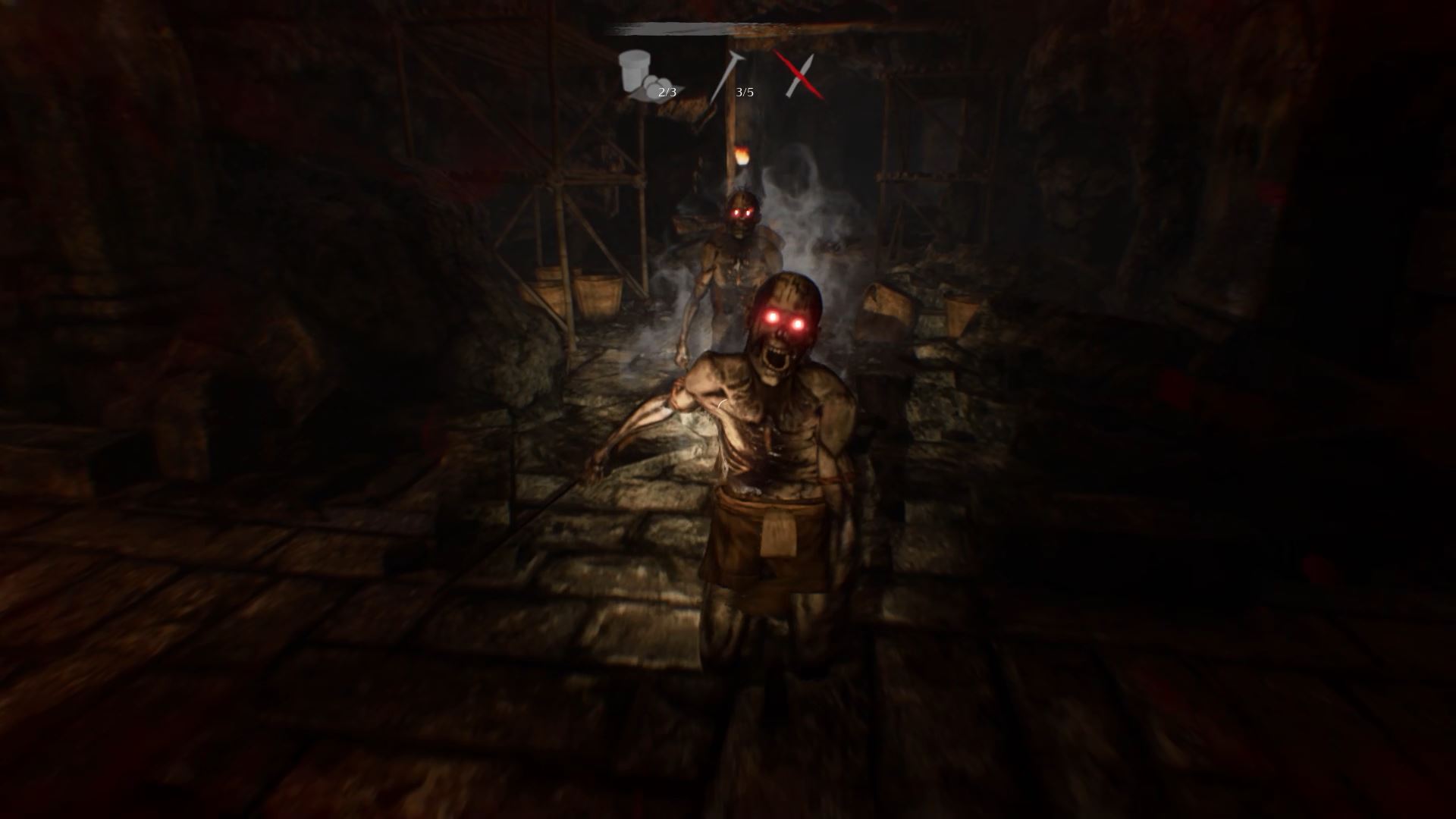Select the cup and rice balls item
This screenshot has height=819, width=1456.
[647, 75]
